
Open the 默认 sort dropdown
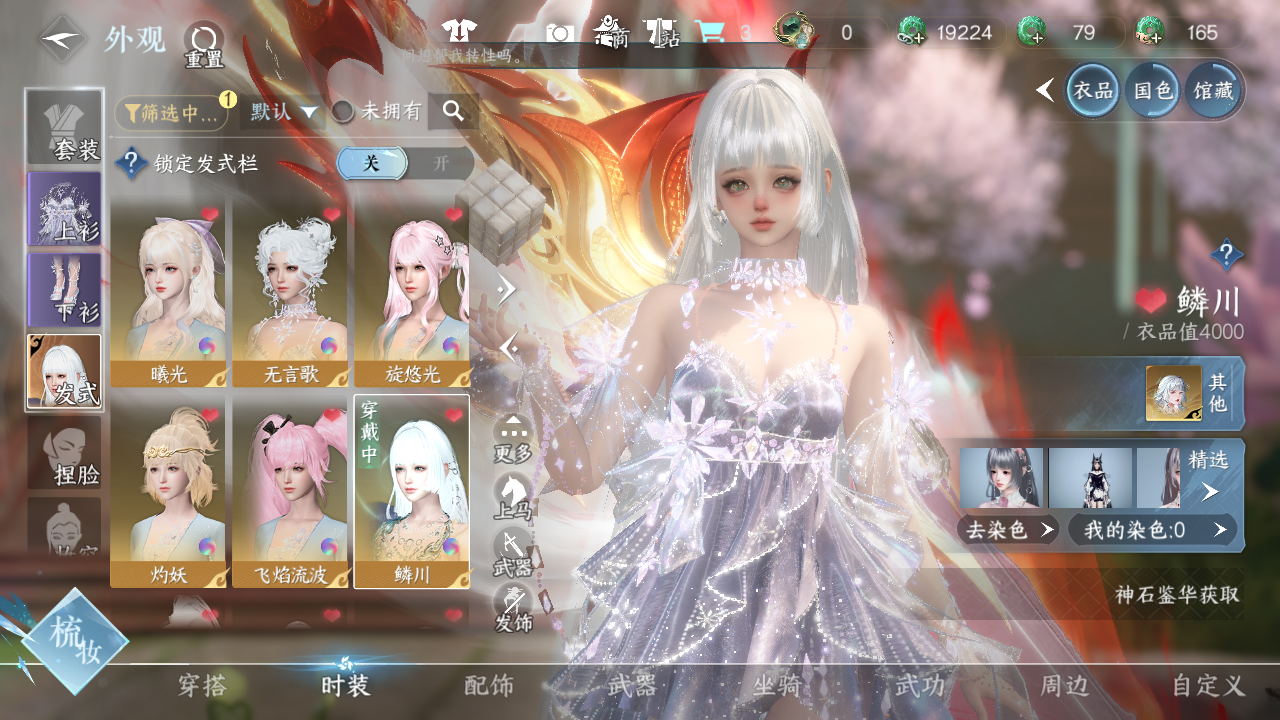click(284, 112)
